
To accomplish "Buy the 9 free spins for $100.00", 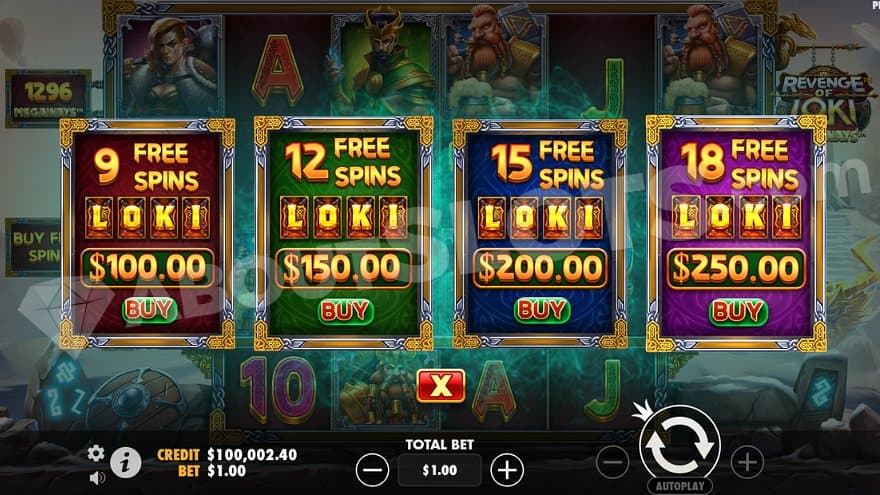I will click(148, 309).
